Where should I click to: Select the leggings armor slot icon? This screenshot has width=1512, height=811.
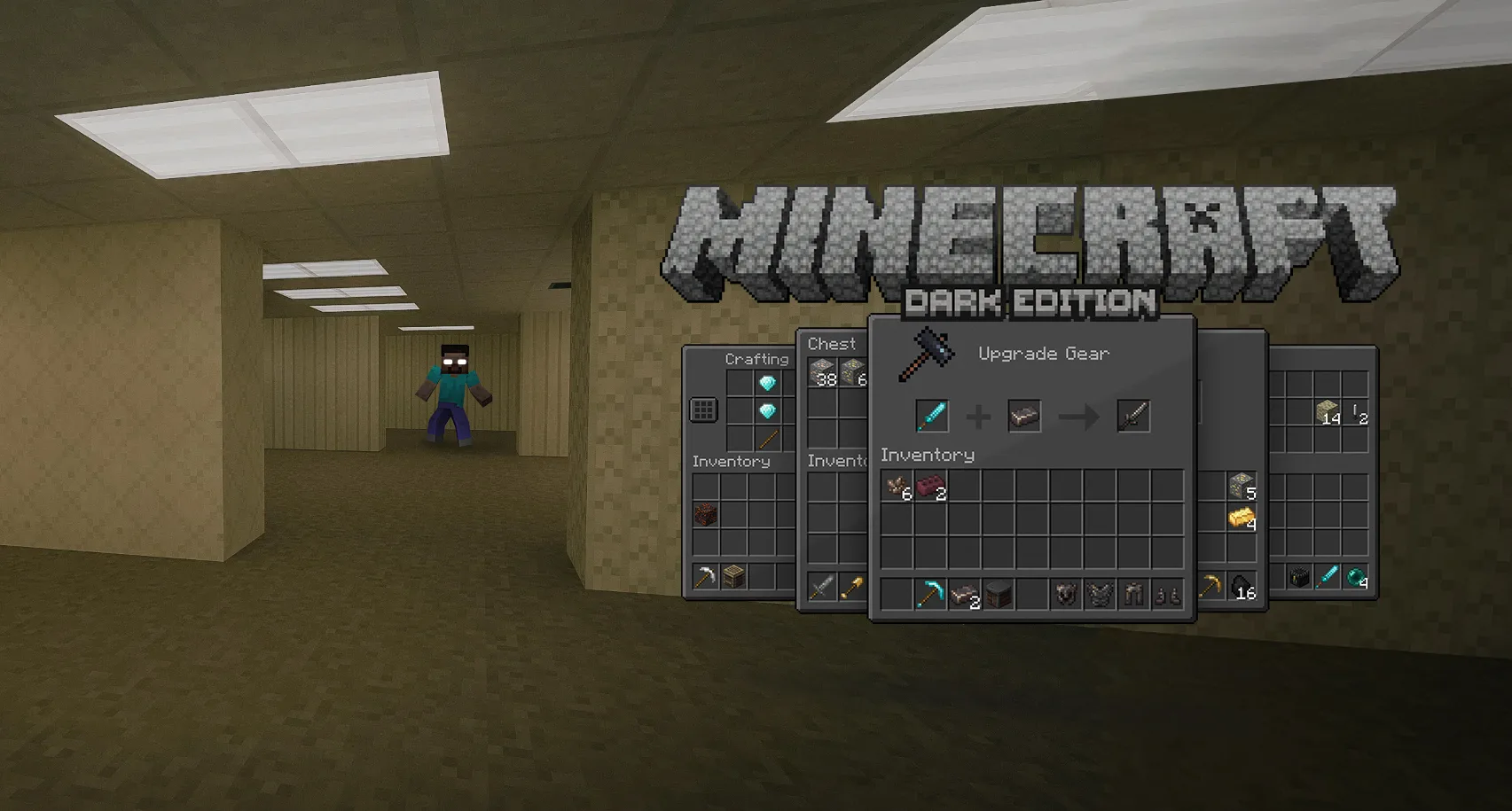click(x=1134, y=594)
